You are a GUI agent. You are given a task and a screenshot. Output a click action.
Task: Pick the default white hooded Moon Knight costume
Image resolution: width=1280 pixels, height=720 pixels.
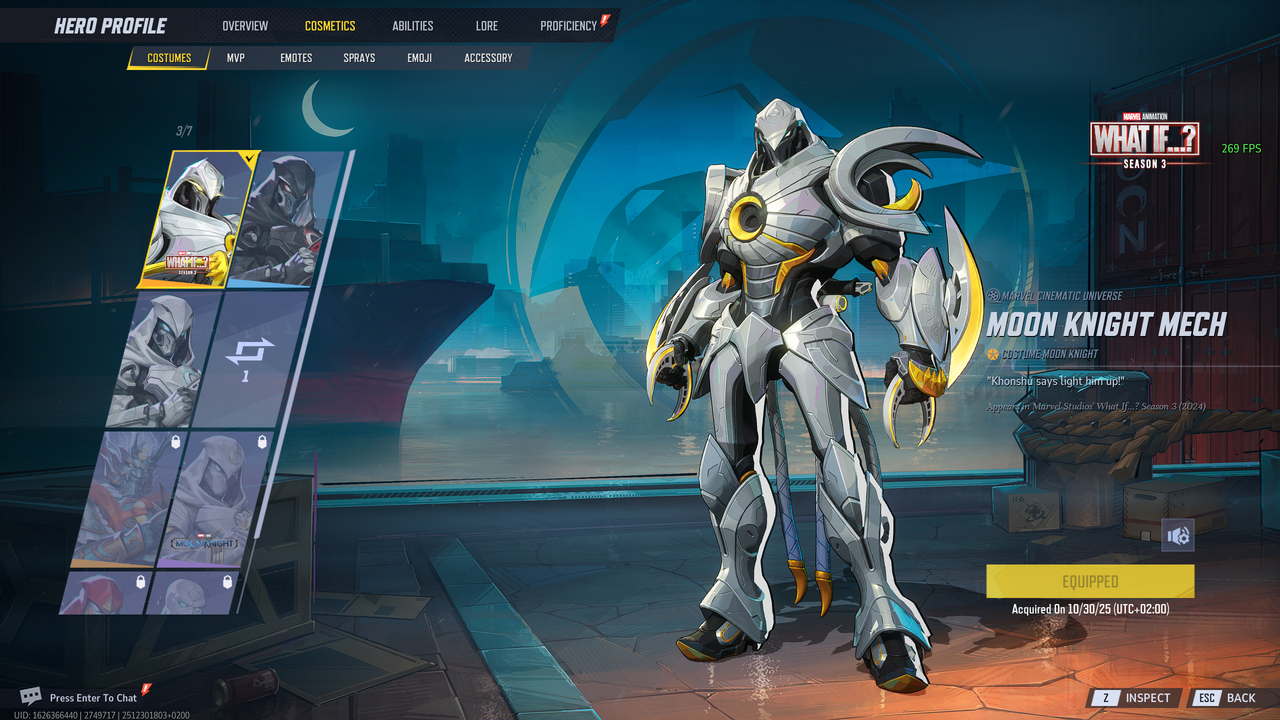click(x=165, y=360)
